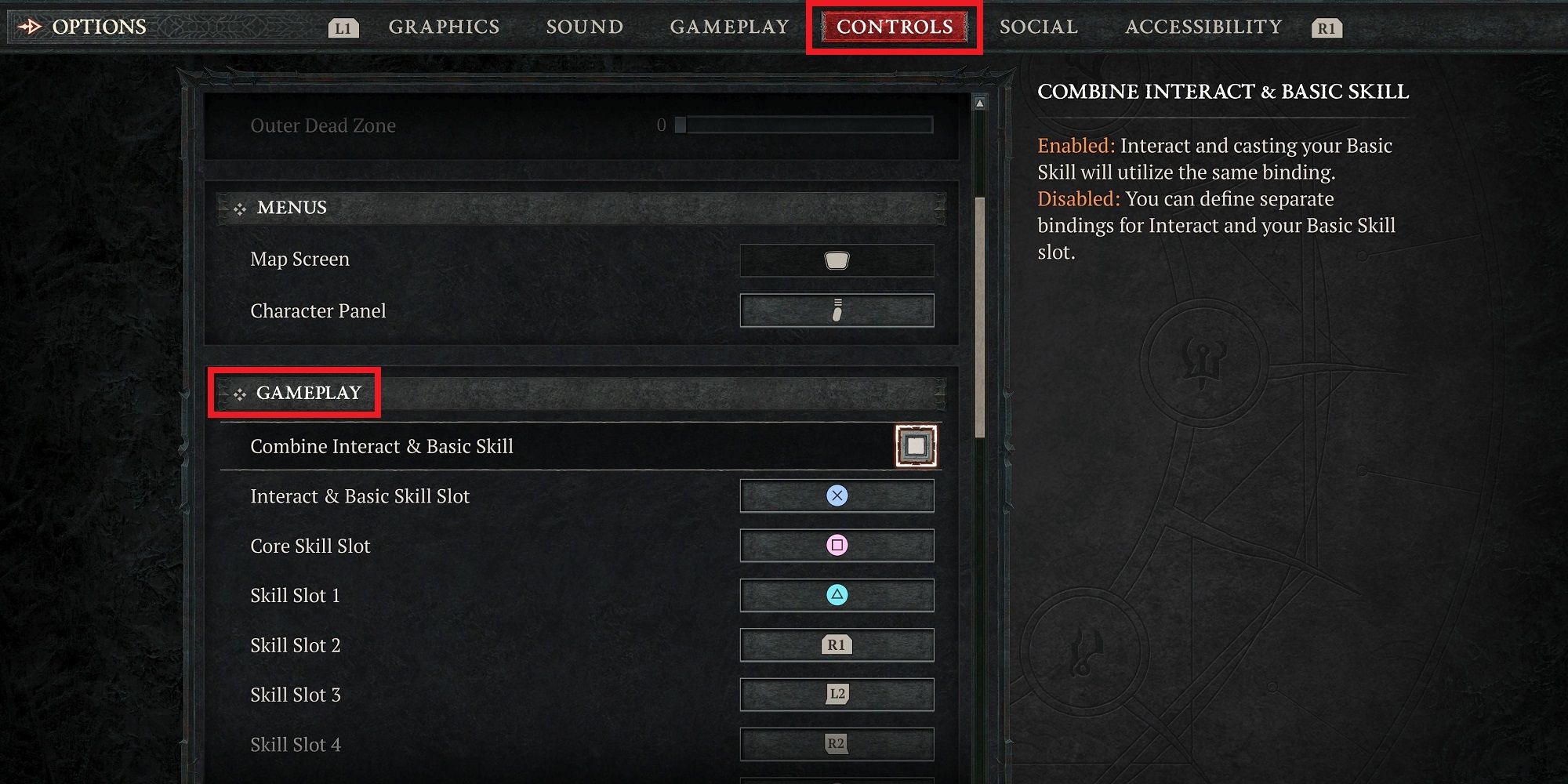Select the Triangle binding for Skill Slot 1
The image size is (1568, 784).
(836, 595)
